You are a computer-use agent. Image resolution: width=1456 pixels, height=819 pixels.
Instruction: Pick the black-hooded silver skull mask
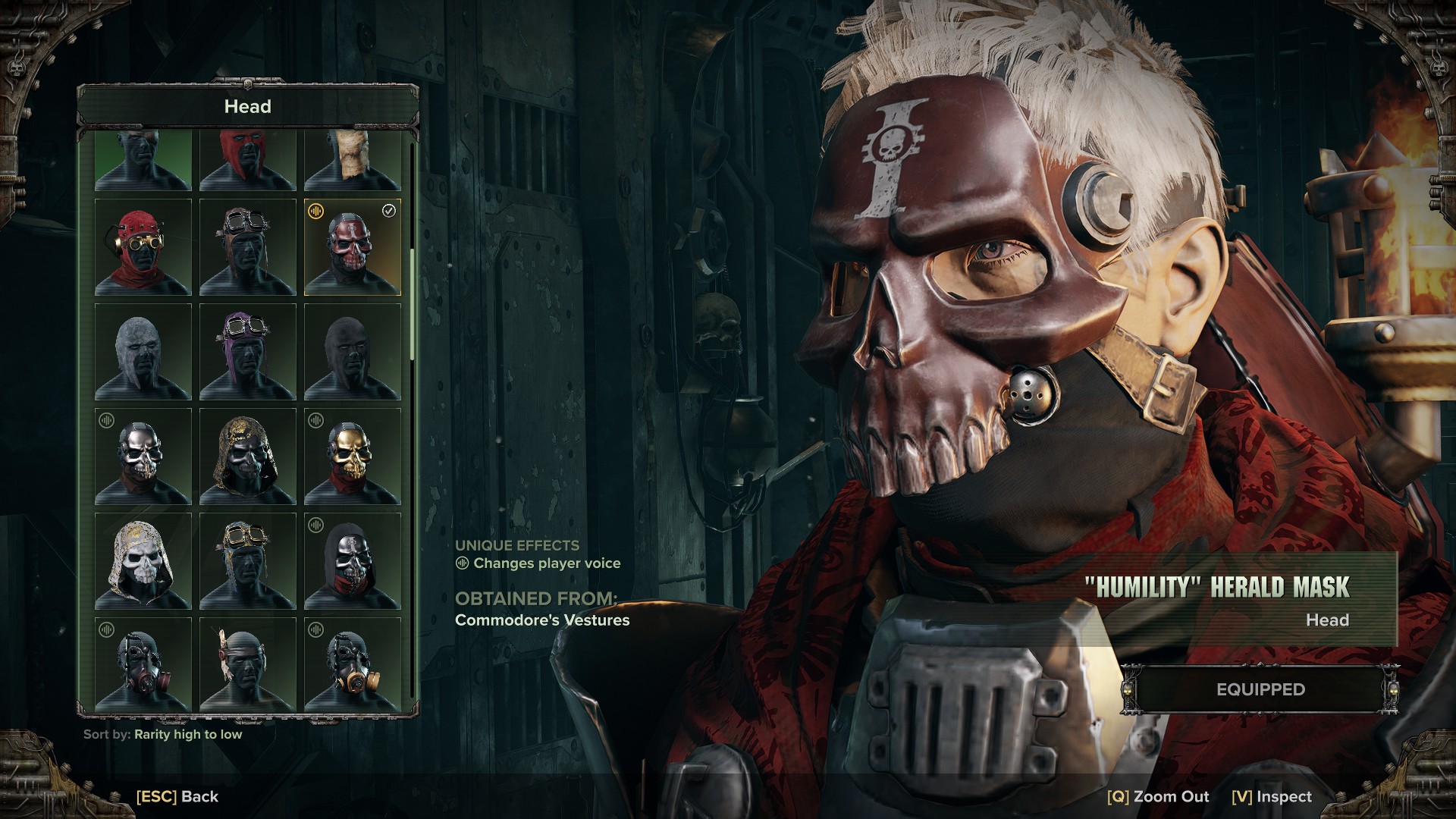352,561
